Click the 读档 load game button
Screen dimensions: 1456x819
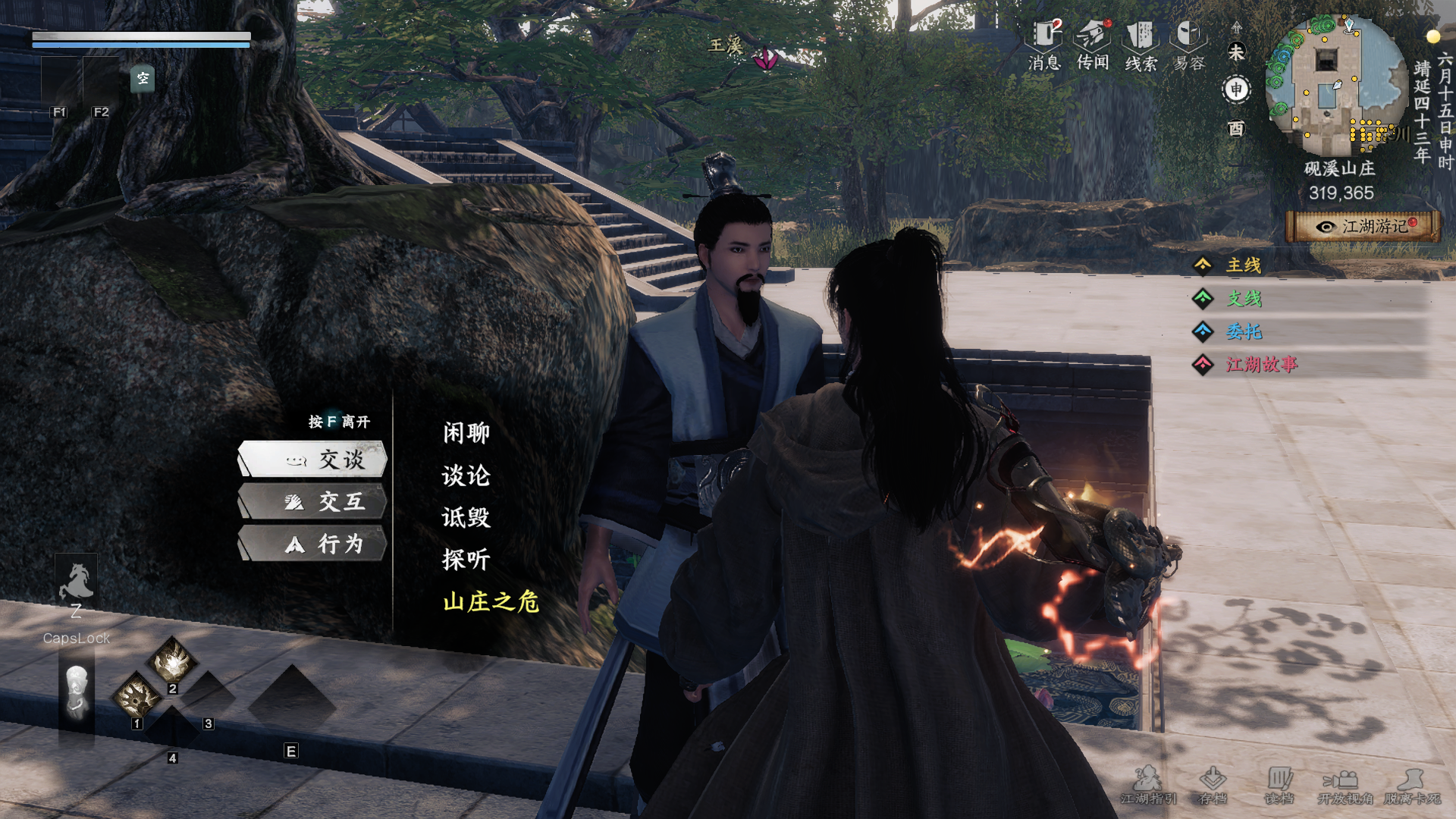(1279, 785)
